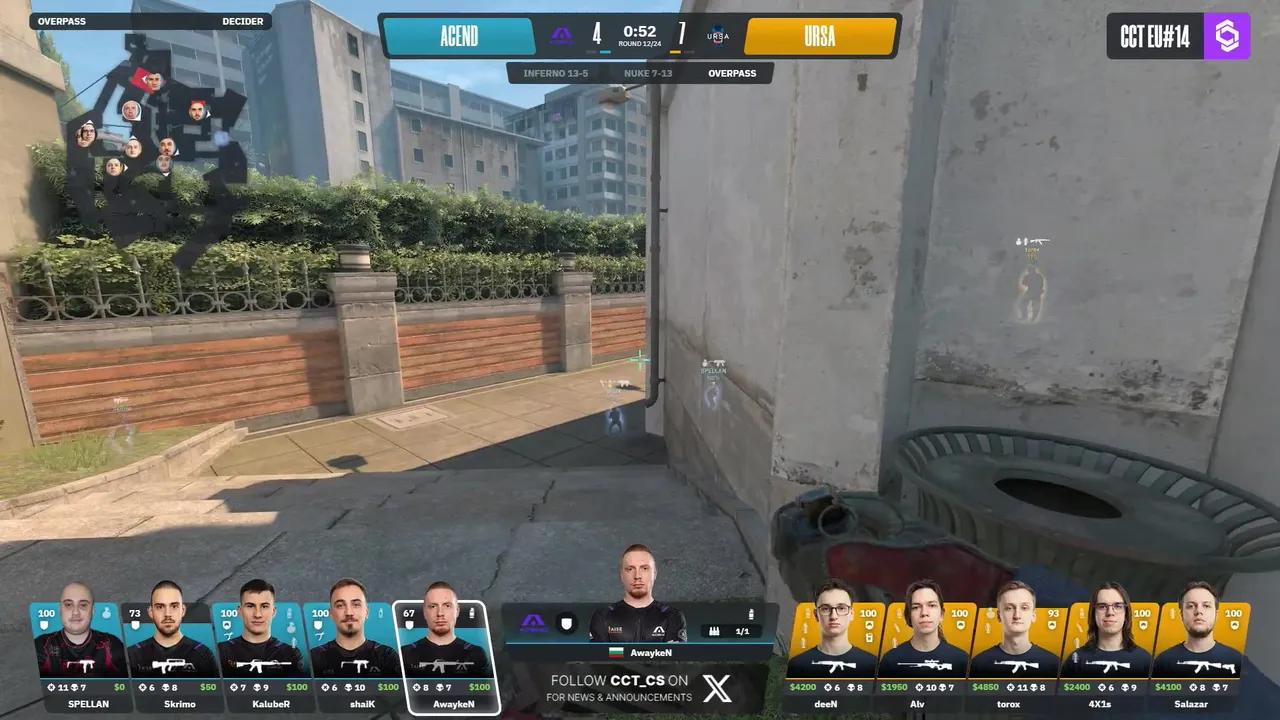Click the DECIDER label at the top left
Screen dimensions: 1280x720
coord(242,21)
